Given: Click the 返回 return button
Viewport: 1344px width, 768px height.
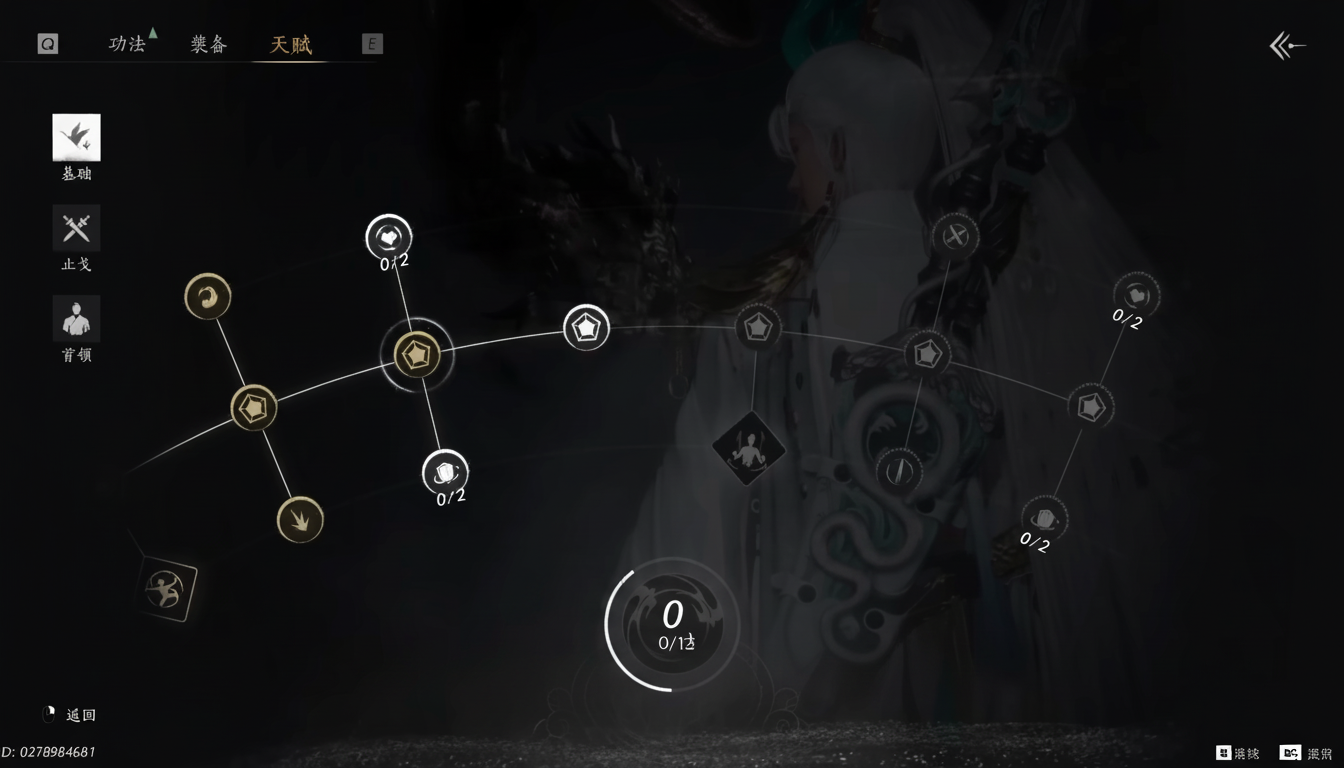Looking at the screenshot, I should pyautogui.click(x=72, y=714).
